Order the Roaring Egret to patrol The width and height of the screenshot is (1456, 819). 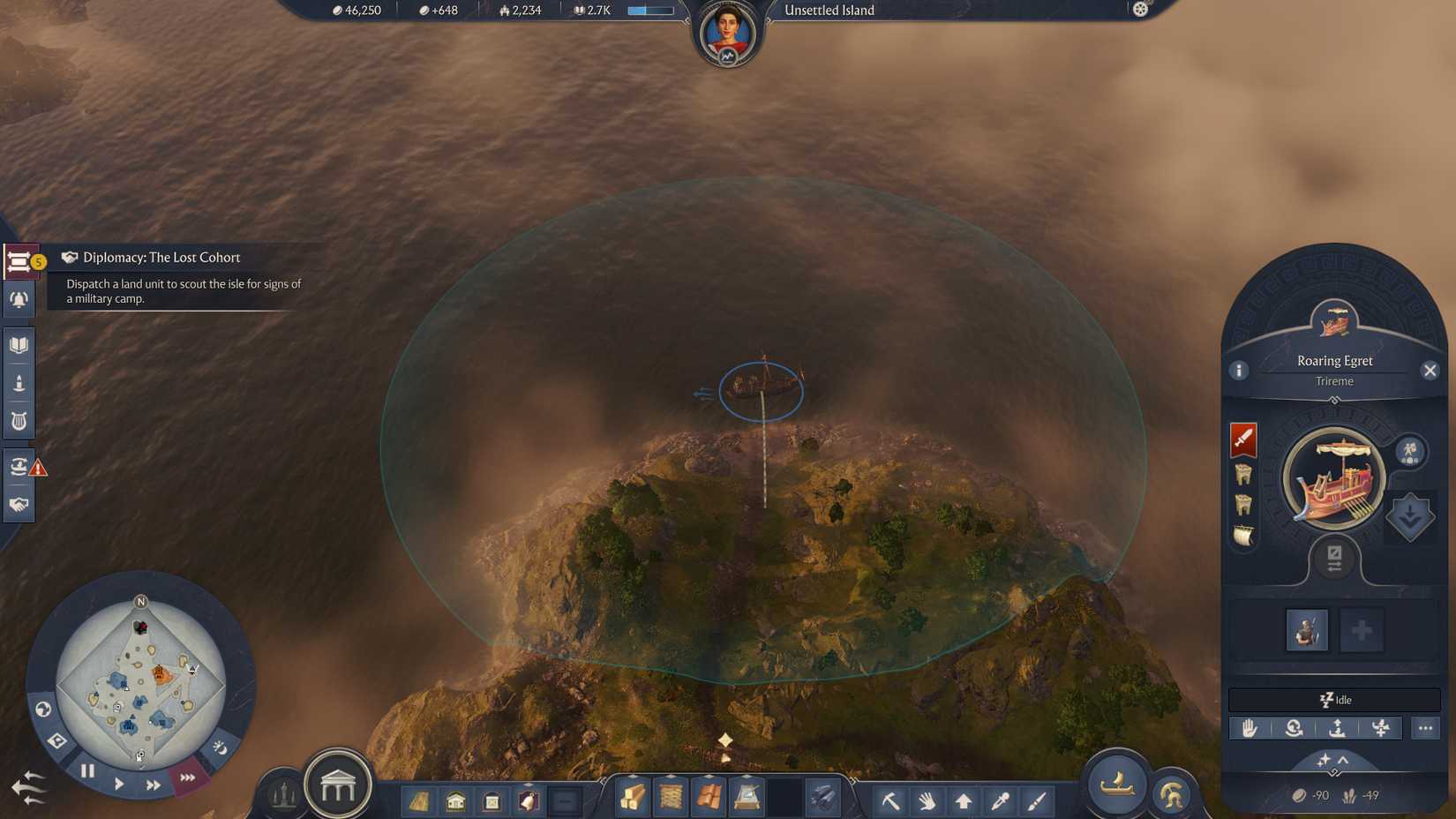pos(1294,728)
